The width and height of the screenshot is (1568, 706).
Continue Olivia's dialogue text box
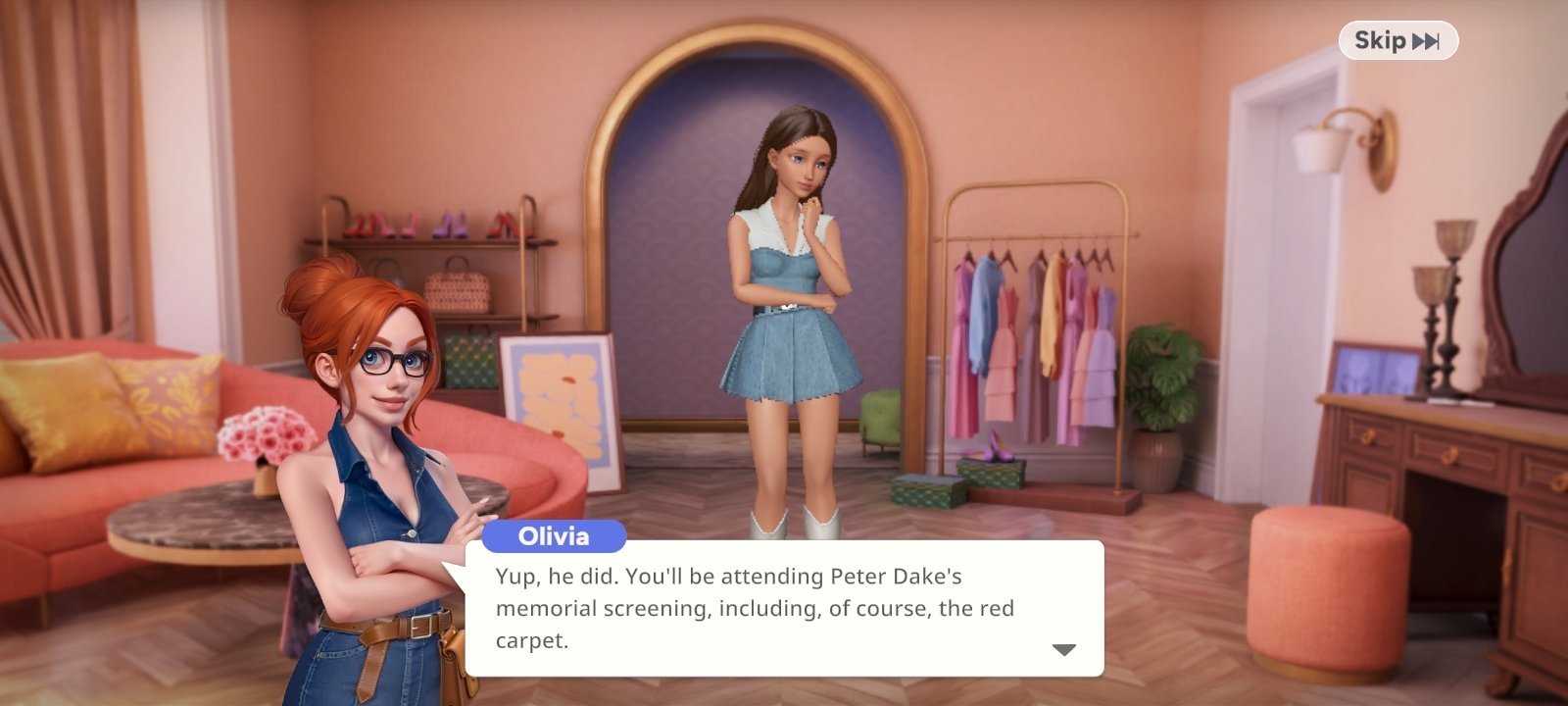784,608
